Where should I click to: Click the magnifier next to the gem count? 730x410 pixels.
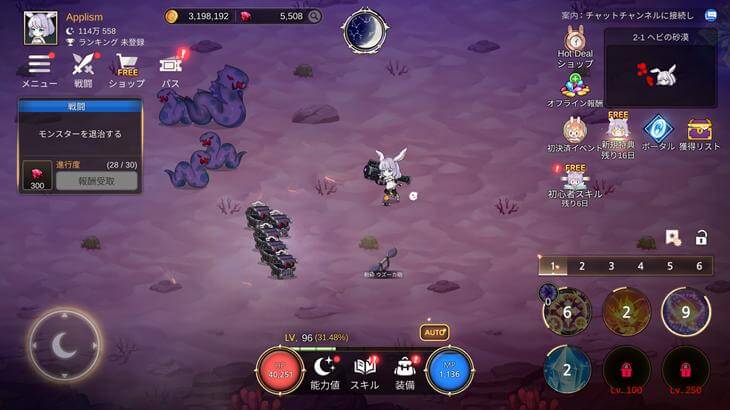pos(315,16)
